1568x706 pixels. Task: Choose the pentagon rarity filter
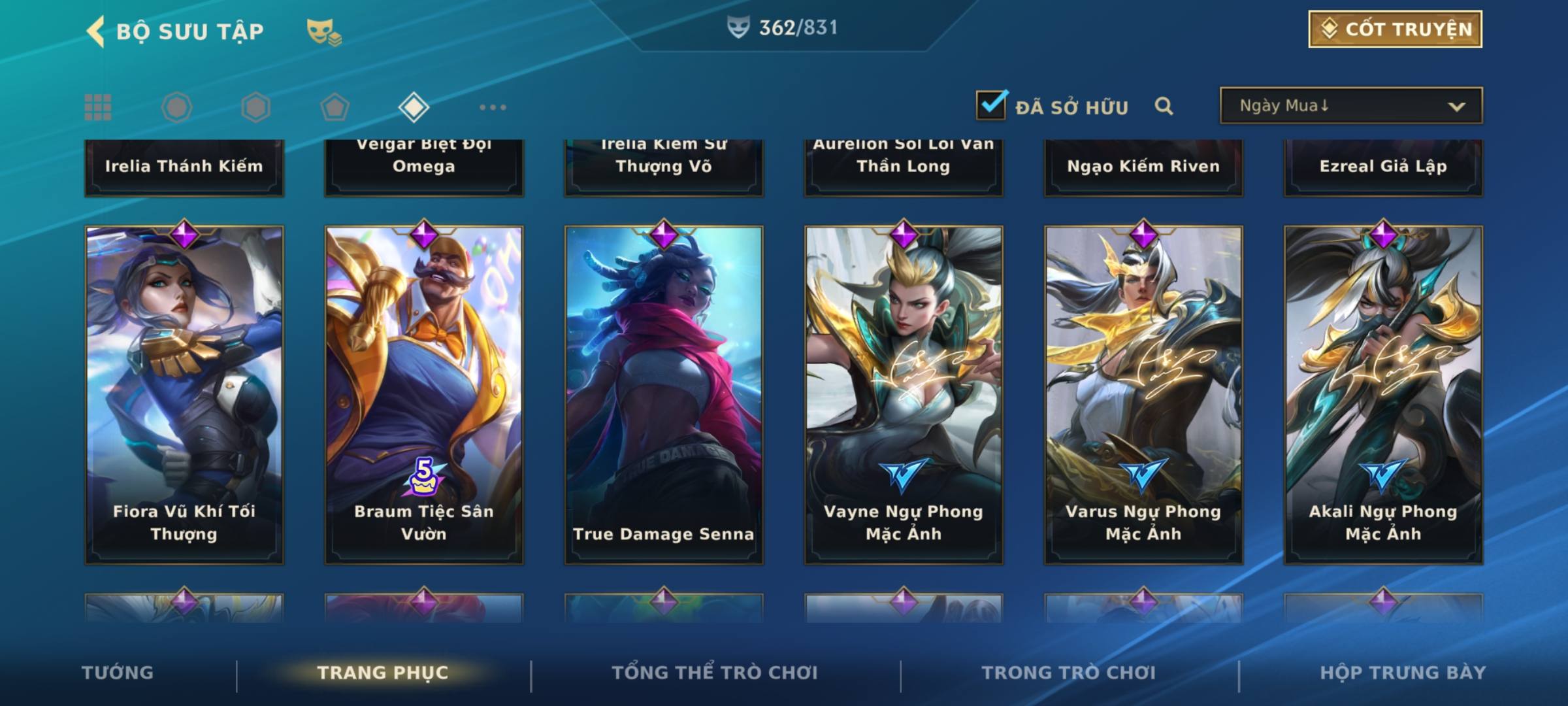335,107
